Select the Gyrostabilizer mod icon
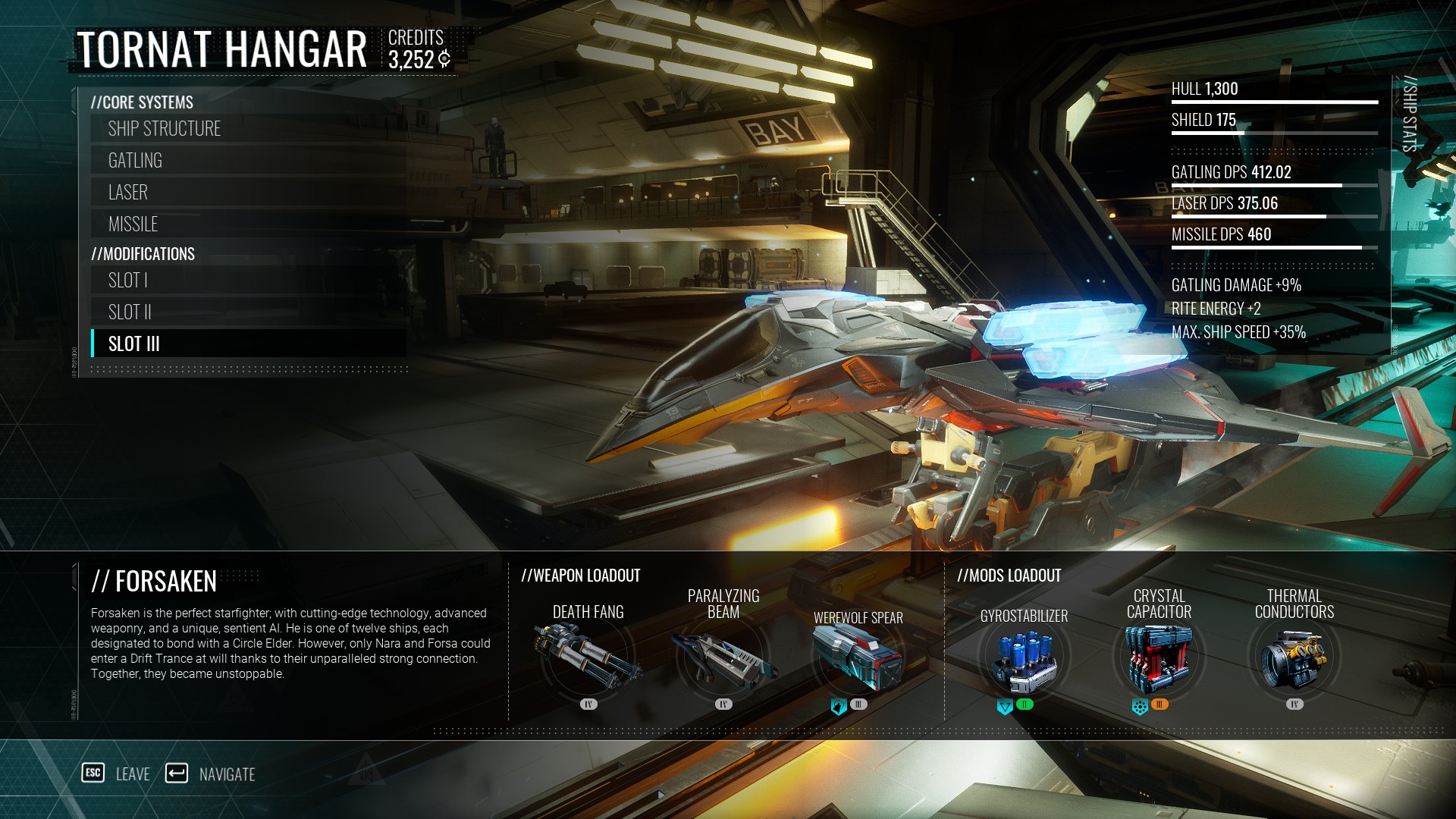Image resolution: width=1456 pixels, height=819 pixels. point(1024,658)
